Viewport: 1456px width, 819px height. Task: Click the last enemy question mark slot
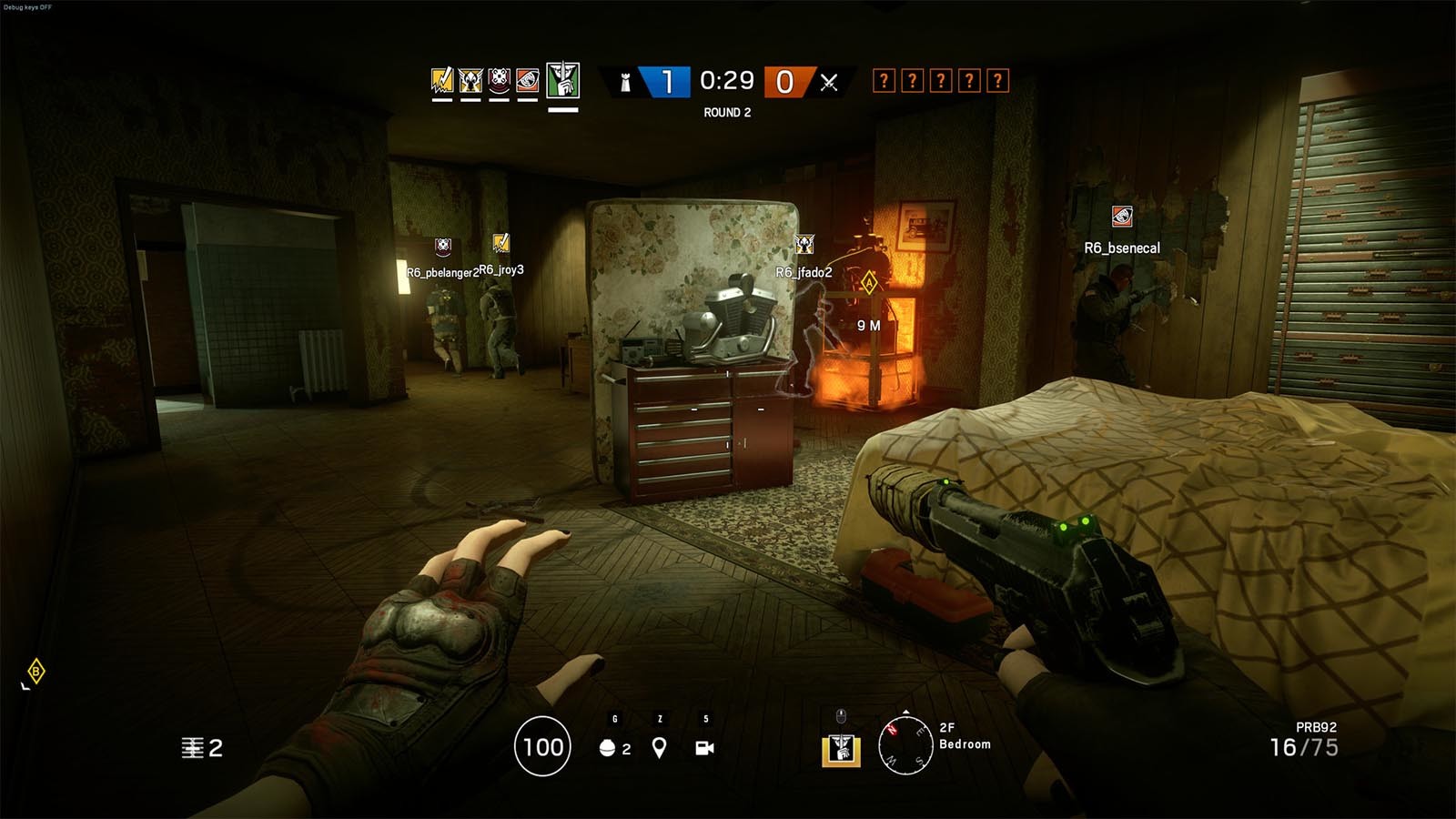(996, 80)
